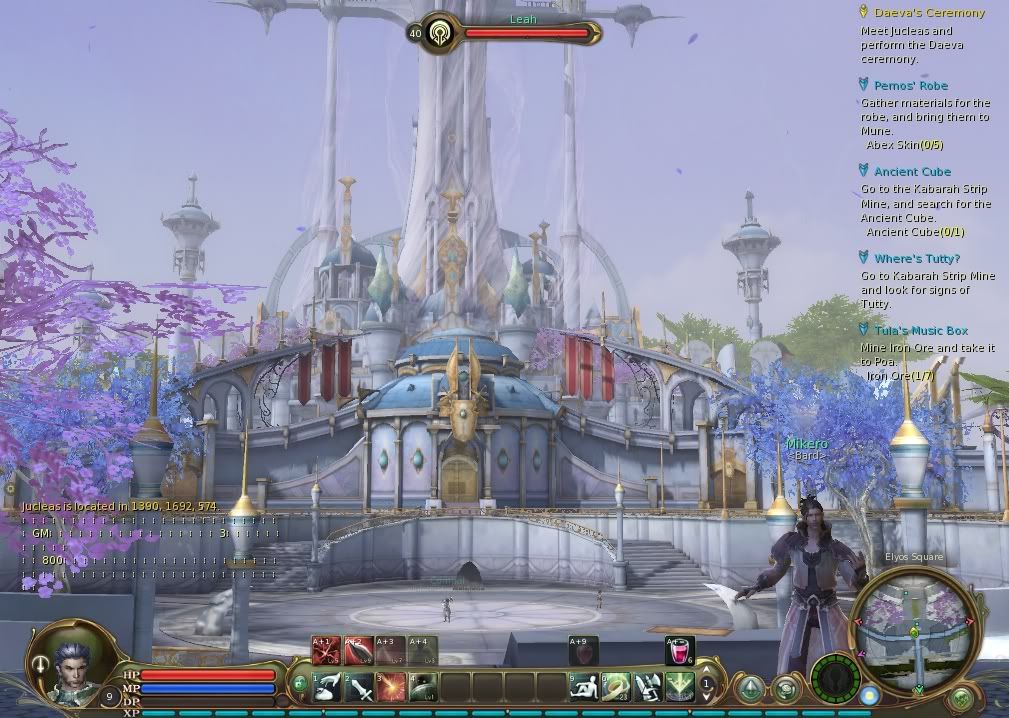Activate the red blade skill labeled A+2
Image resolution: width=1009 pixels, height=718 pixels.
(359, 651)
